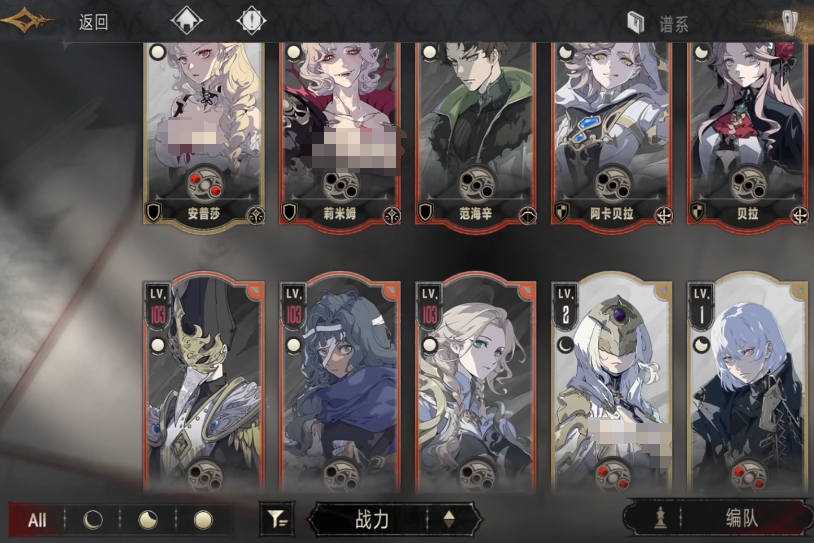The width and height of the screenshot is (814, 543).
Task: Select the level 1 white-haired character card
Action: coord(747,385)
